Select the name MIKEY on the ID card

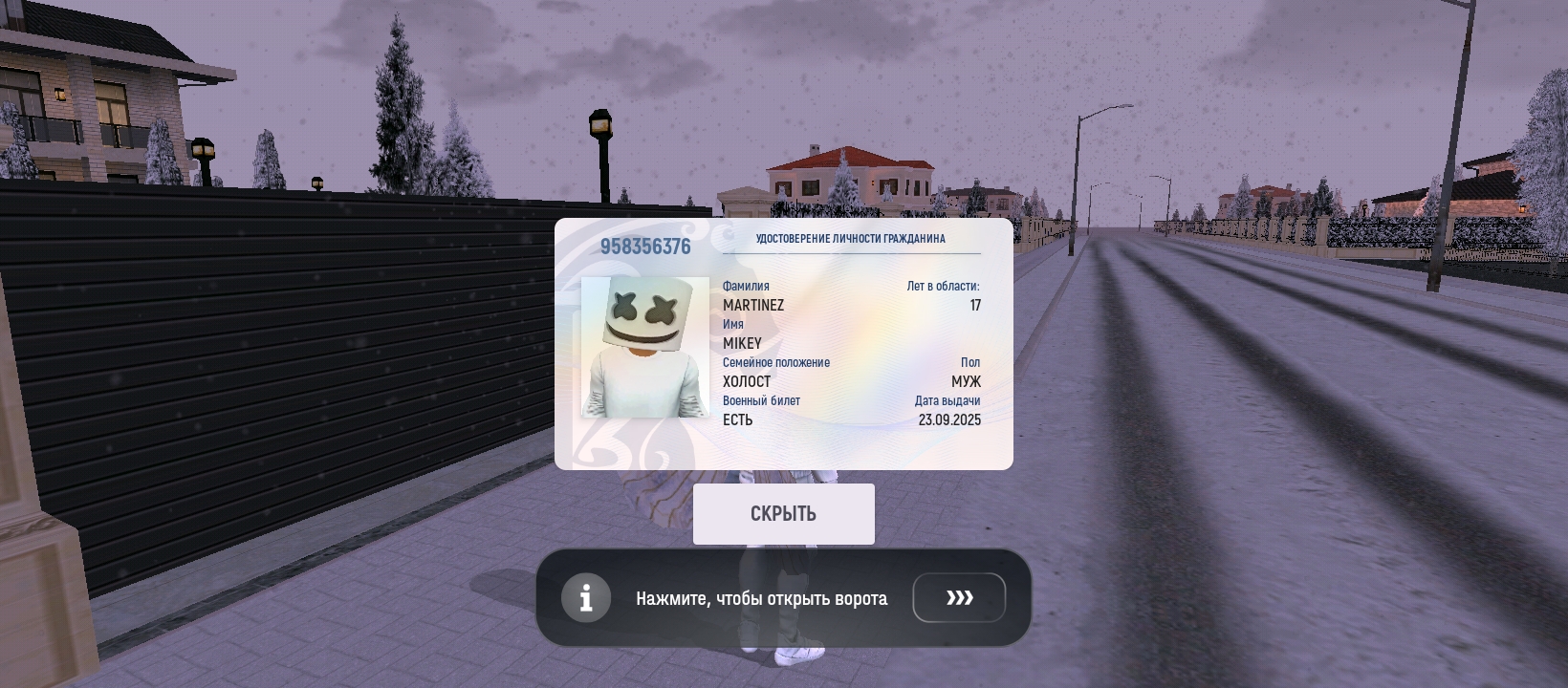741,343
